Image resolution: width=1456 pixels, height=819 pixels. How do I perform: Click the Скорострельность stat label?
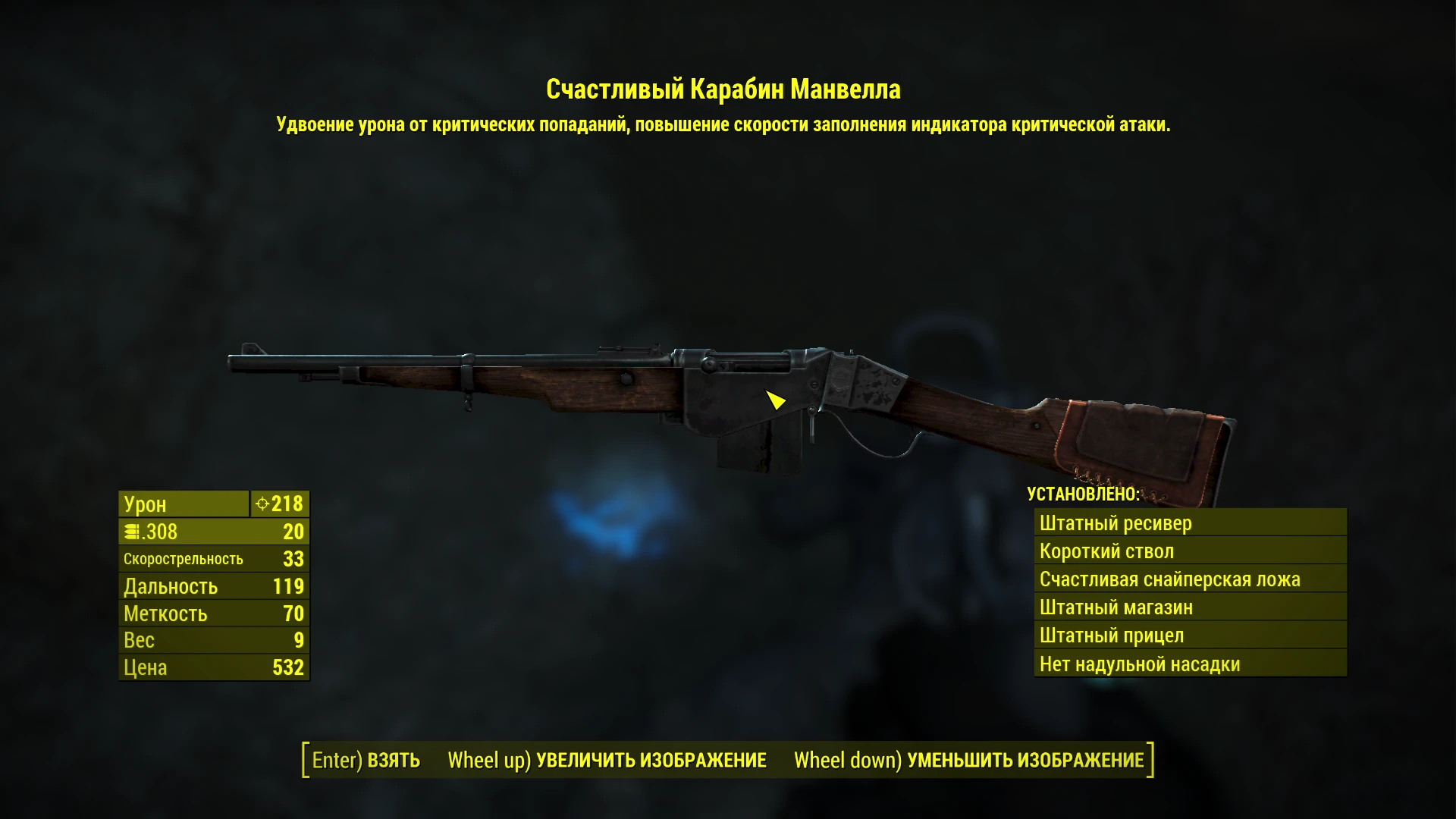point(184,558)
